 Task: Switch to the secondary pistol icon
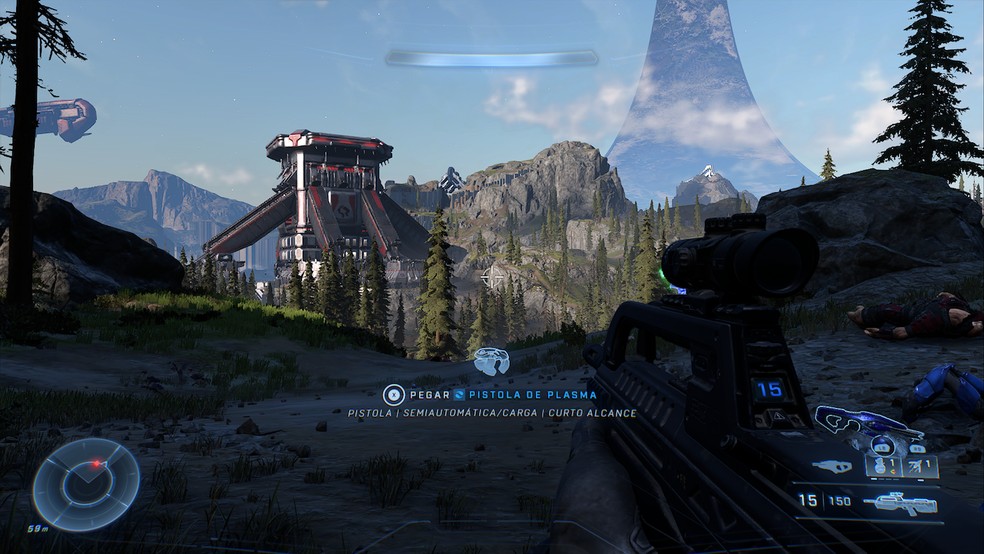point(832,466)
